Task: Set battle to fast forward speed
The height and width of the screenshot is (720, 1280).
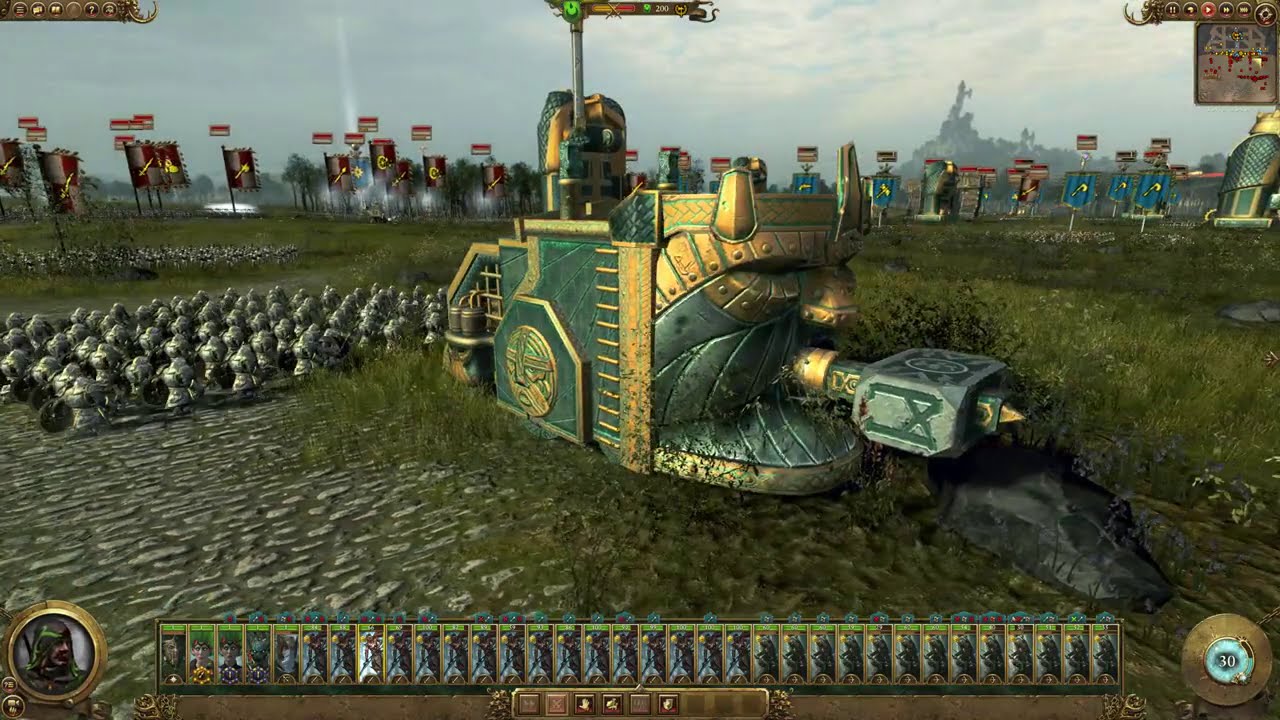Action: click(1226, 10)
